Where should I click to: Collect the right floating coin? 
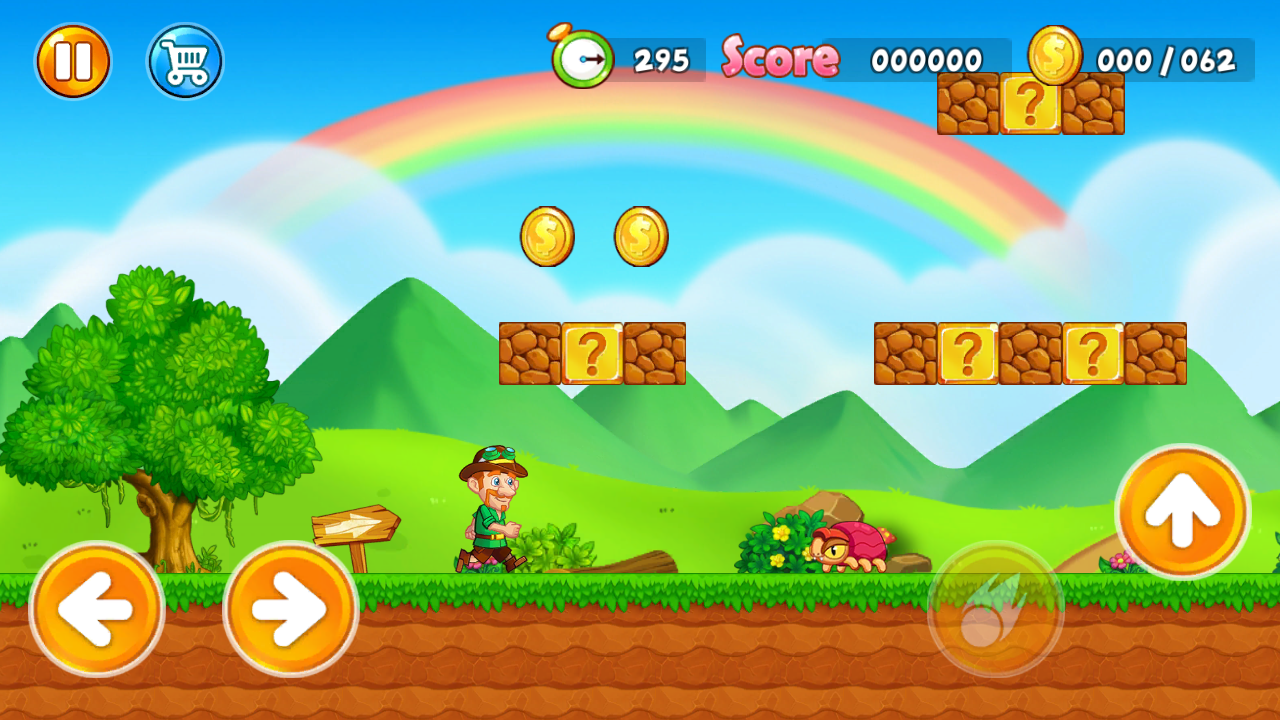pos(638,237)
